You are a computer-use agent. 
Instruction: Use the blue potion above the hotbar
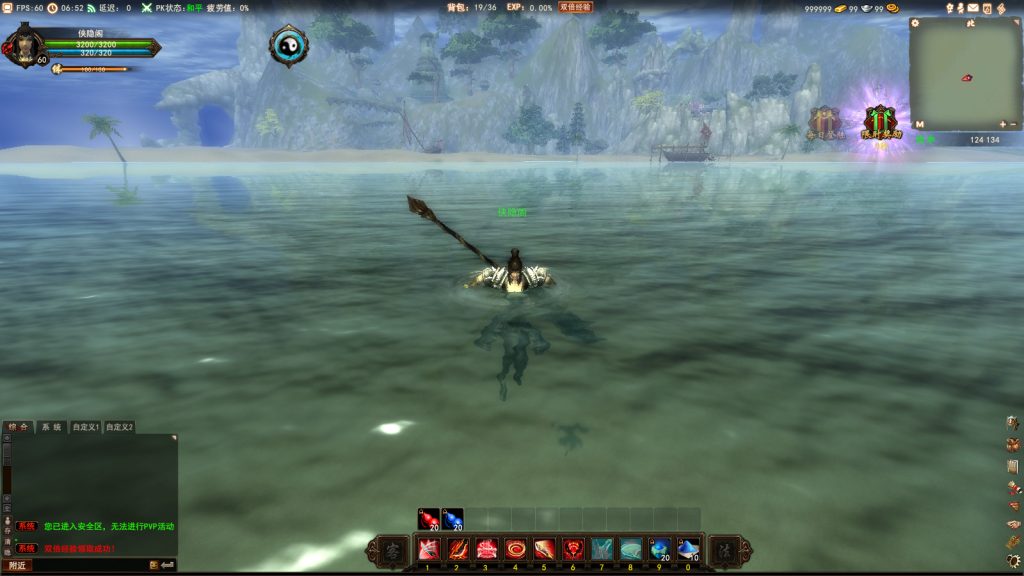[453, 518]
